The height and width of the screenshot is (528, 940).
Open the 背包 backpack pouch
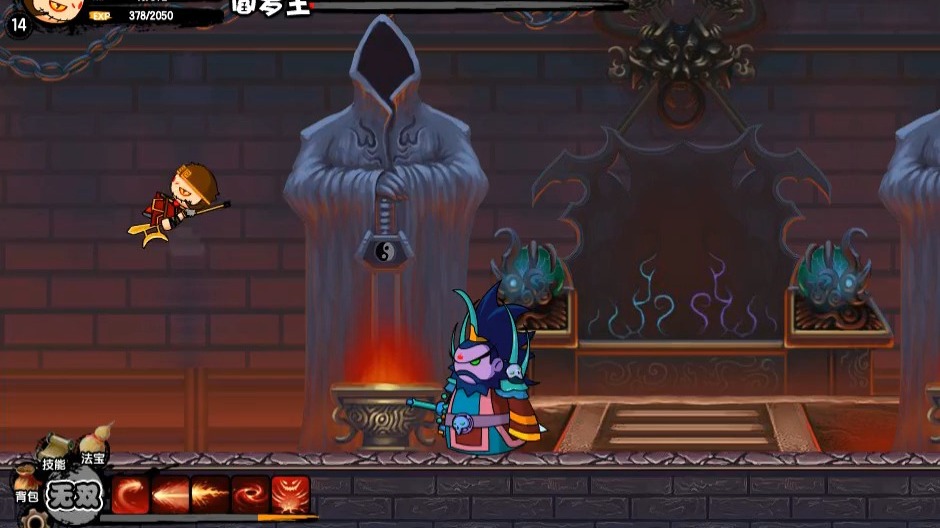click(x=25, y=485)
